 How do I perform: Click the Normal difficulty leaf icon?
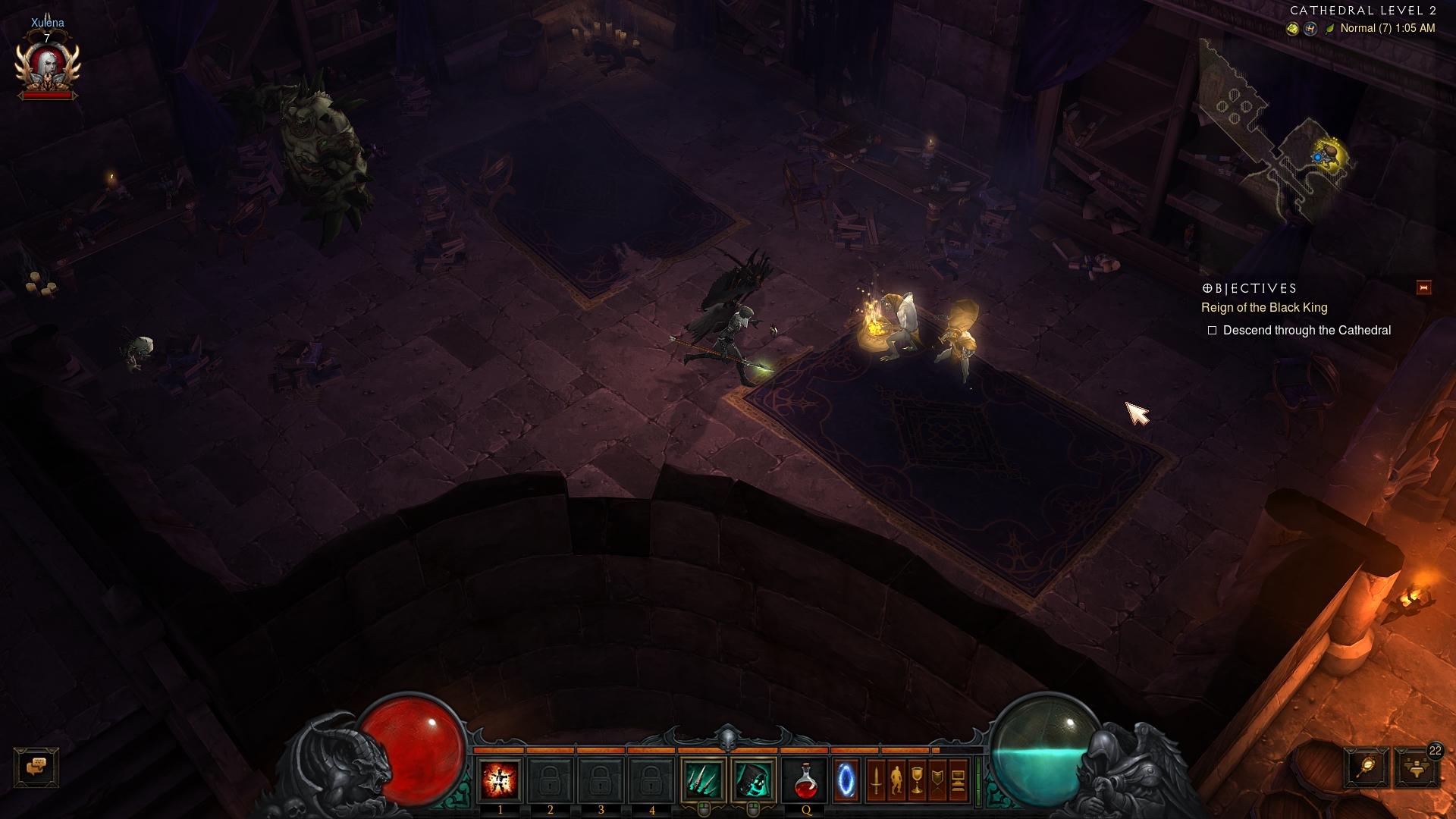point(1329,29)
